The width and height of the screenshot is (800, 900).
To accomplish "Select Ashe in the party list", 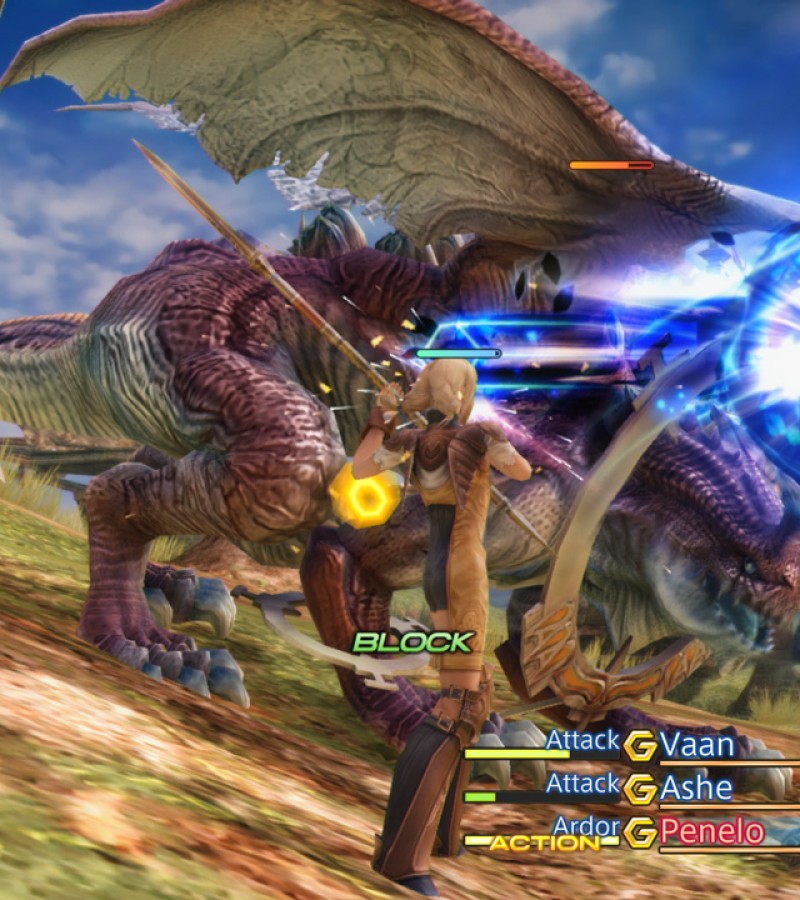I will tap(696, 788).
